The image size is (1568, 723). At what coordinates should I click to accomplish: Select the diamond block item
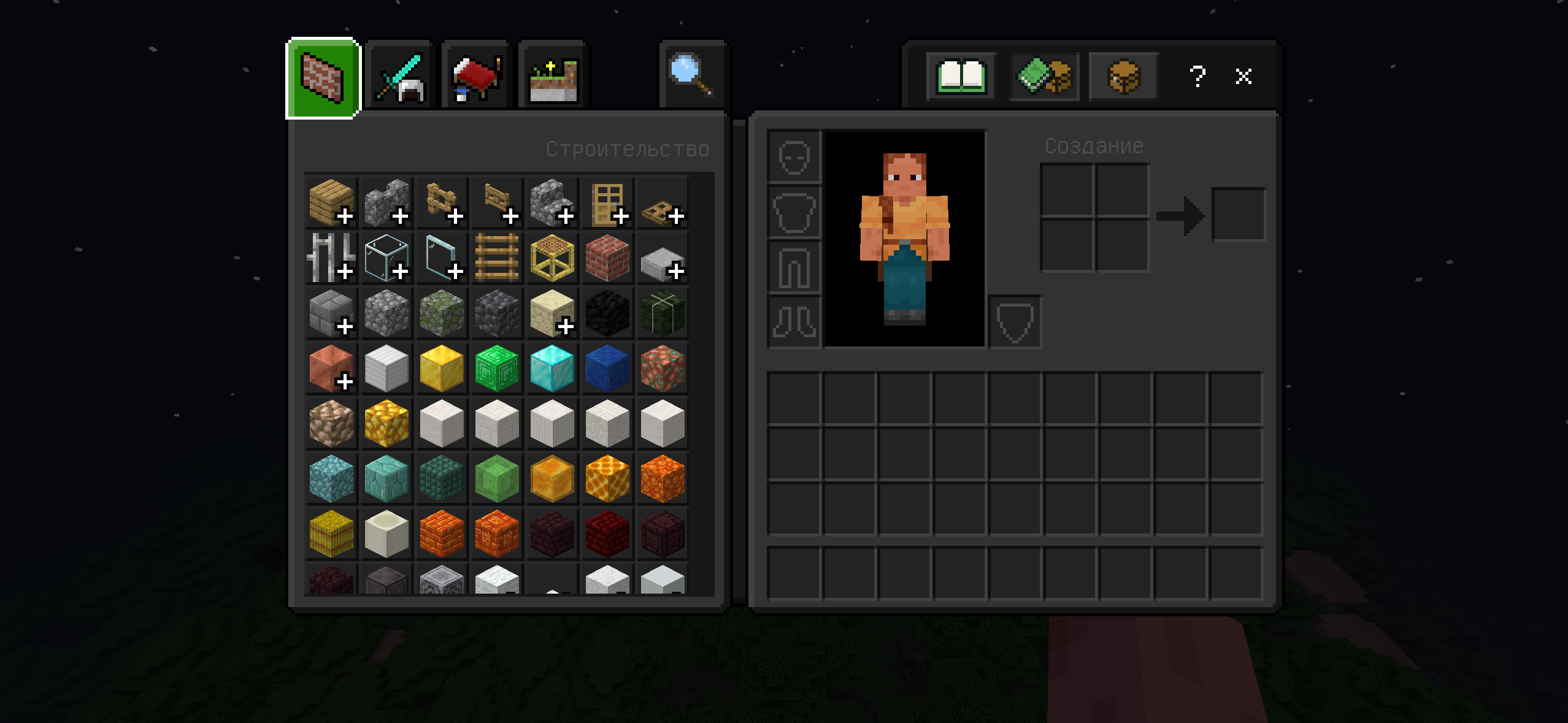point(551,369)
